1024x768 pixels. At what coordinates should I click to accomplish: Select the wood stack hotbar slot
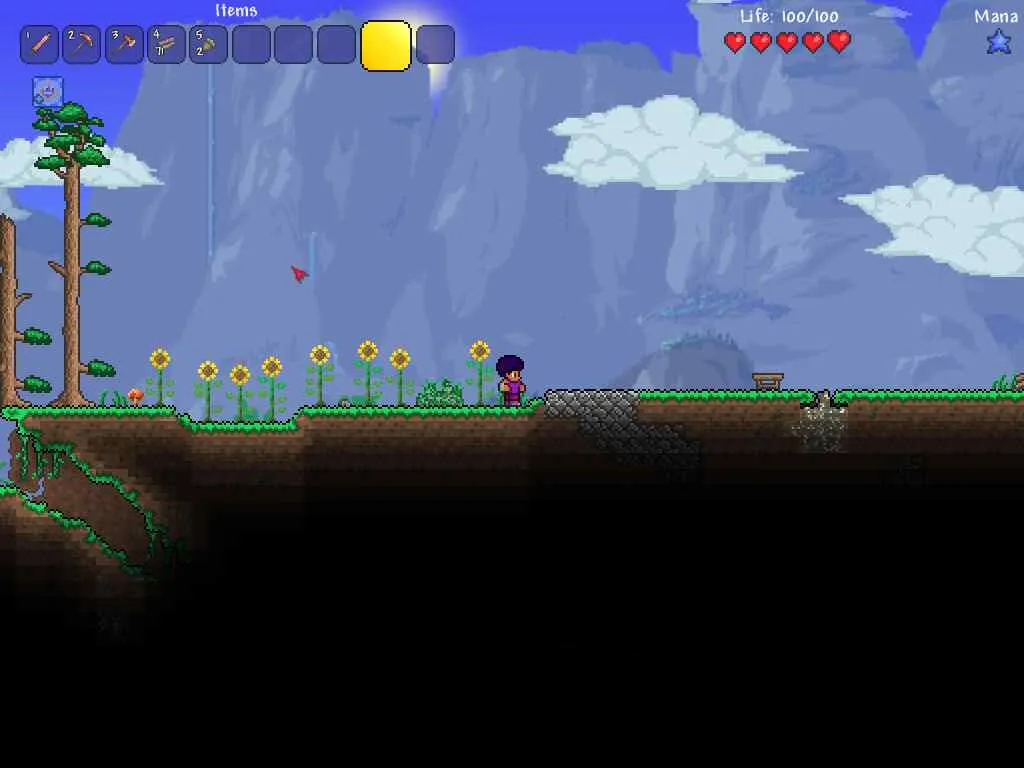166,45
